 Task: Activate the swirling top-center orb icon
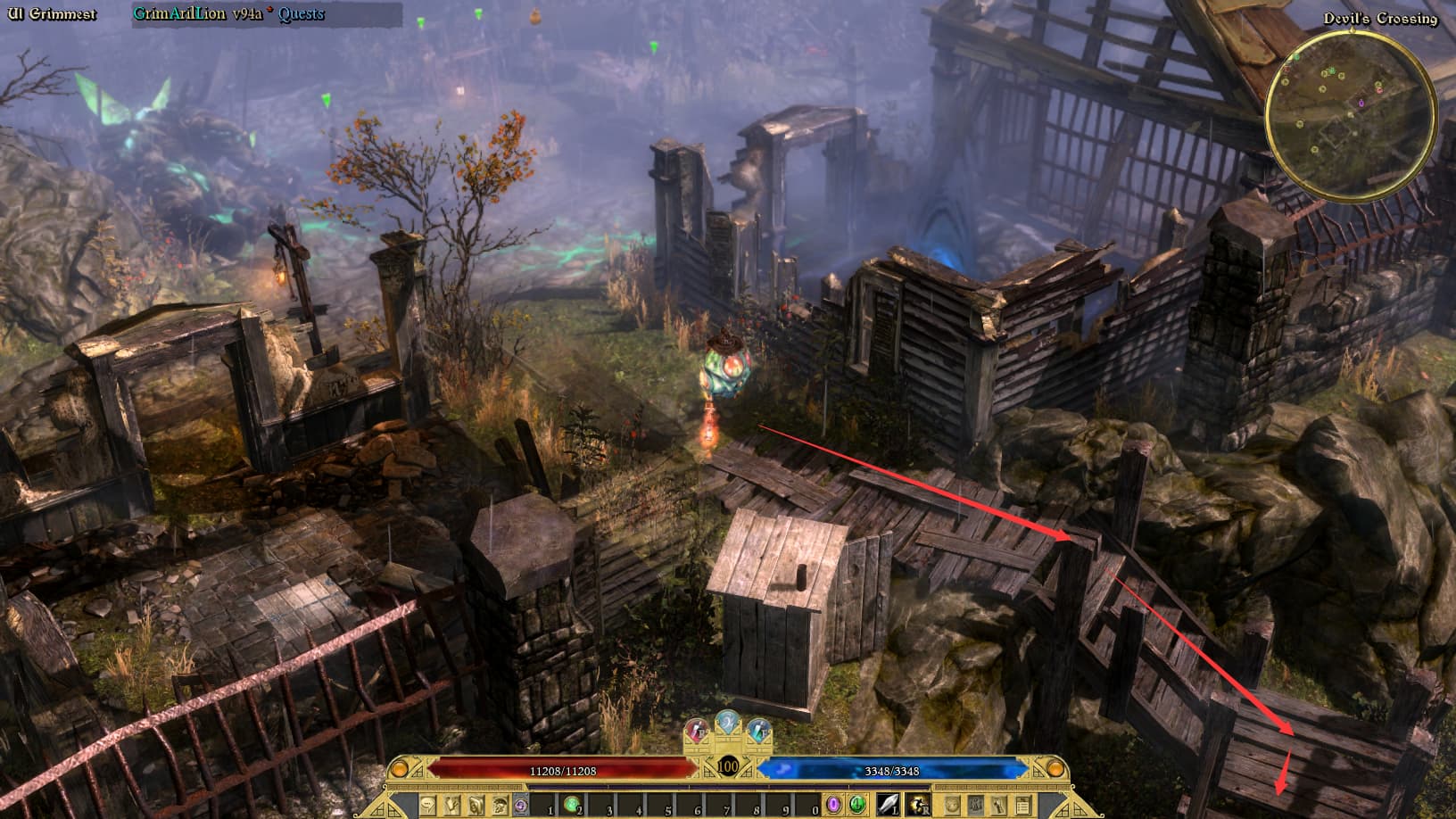728,723
